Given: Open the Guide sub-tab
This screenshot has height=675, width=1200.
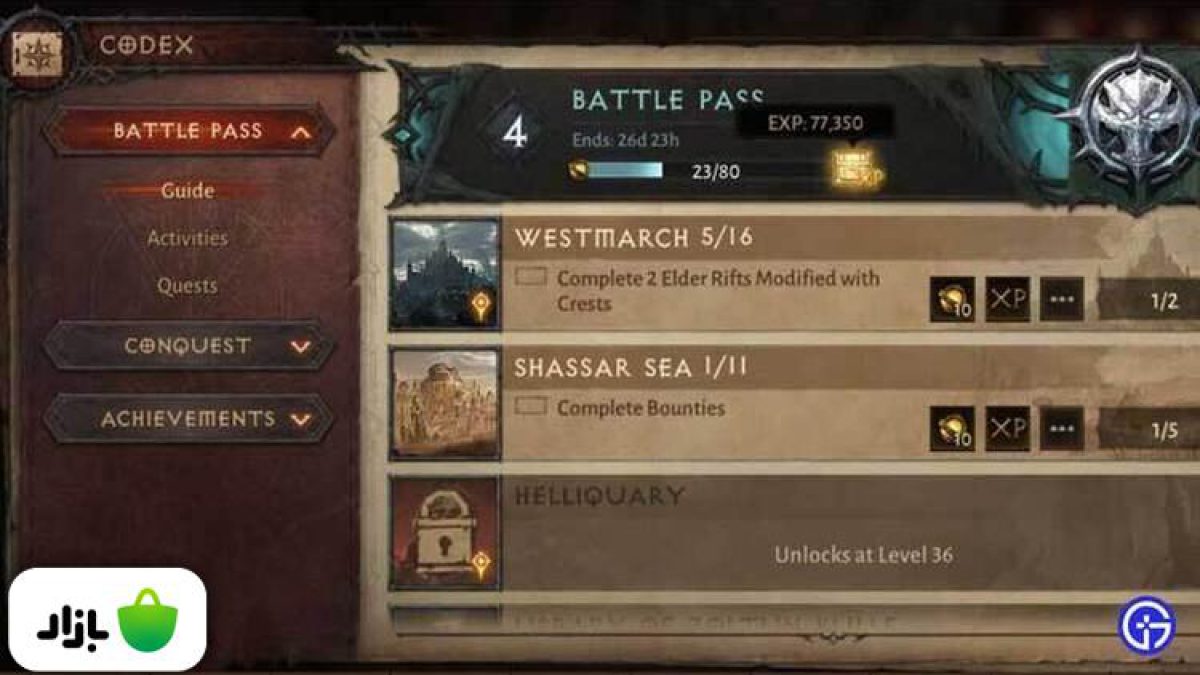Looking at the screenshot, I should [187, 190].
